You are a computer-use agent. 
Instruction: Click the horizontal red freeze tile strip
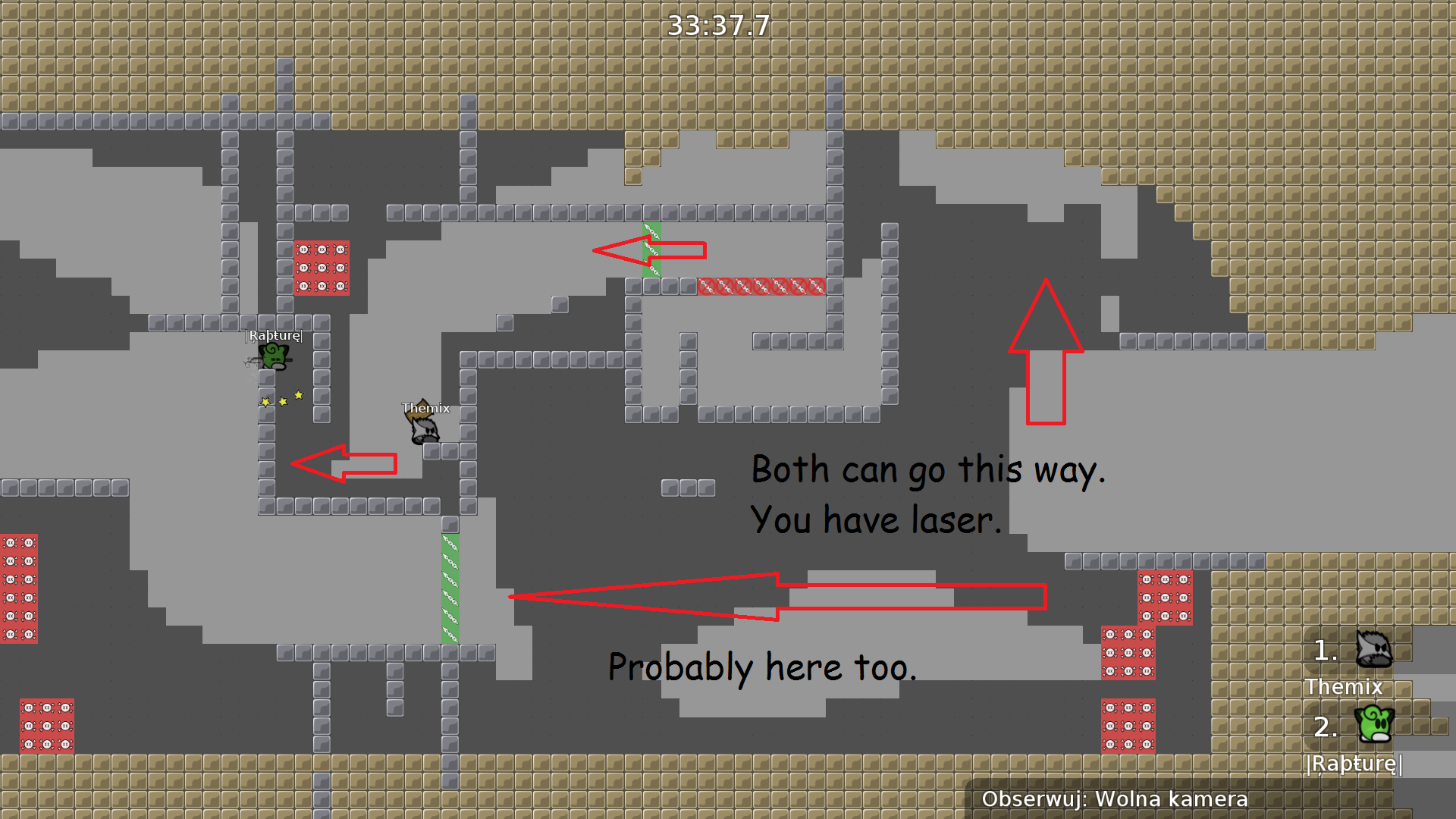[x=761, y=287]
